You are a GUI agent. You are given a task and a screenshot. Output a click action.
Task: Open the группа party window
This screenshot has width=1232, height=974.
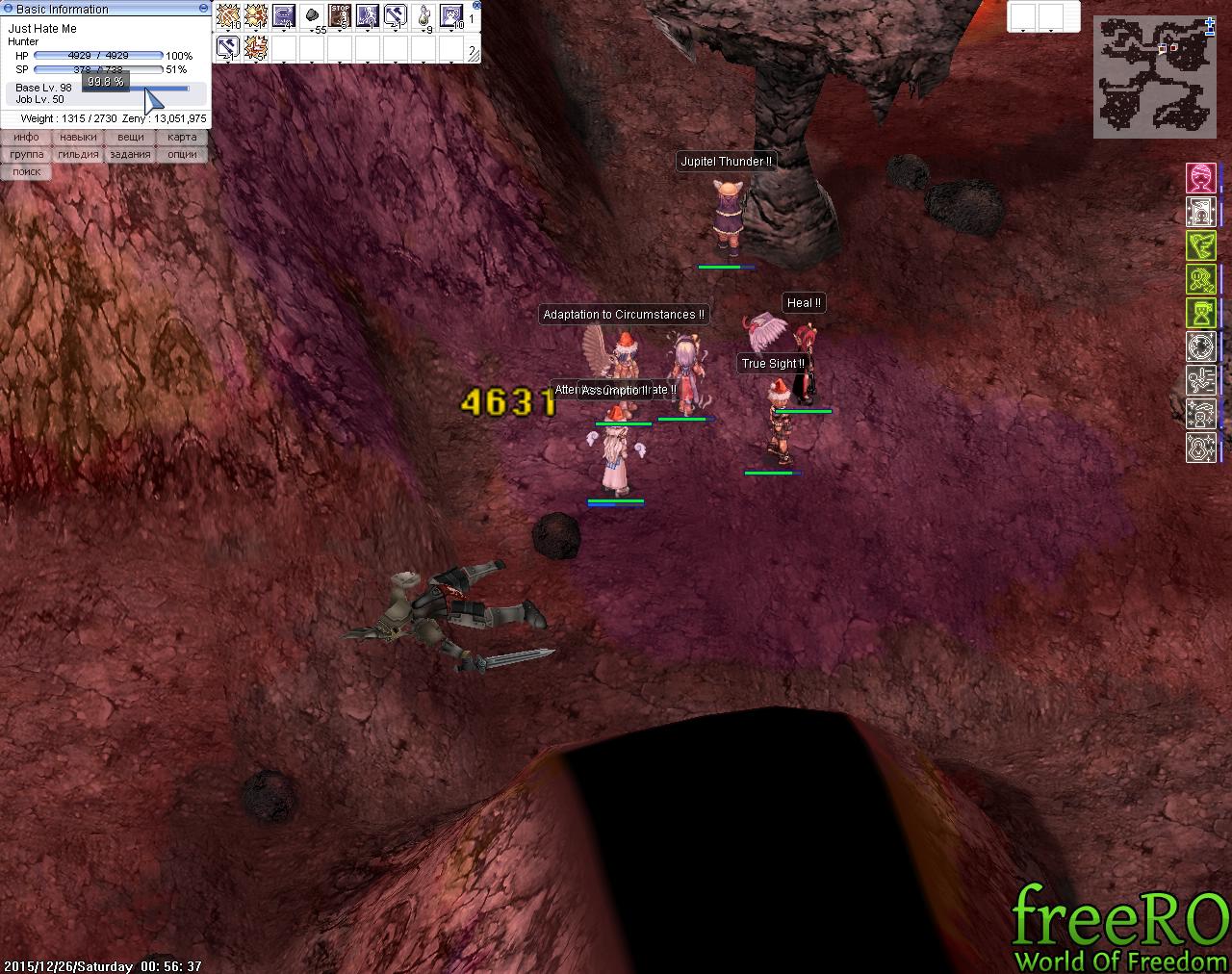(26, 155)
